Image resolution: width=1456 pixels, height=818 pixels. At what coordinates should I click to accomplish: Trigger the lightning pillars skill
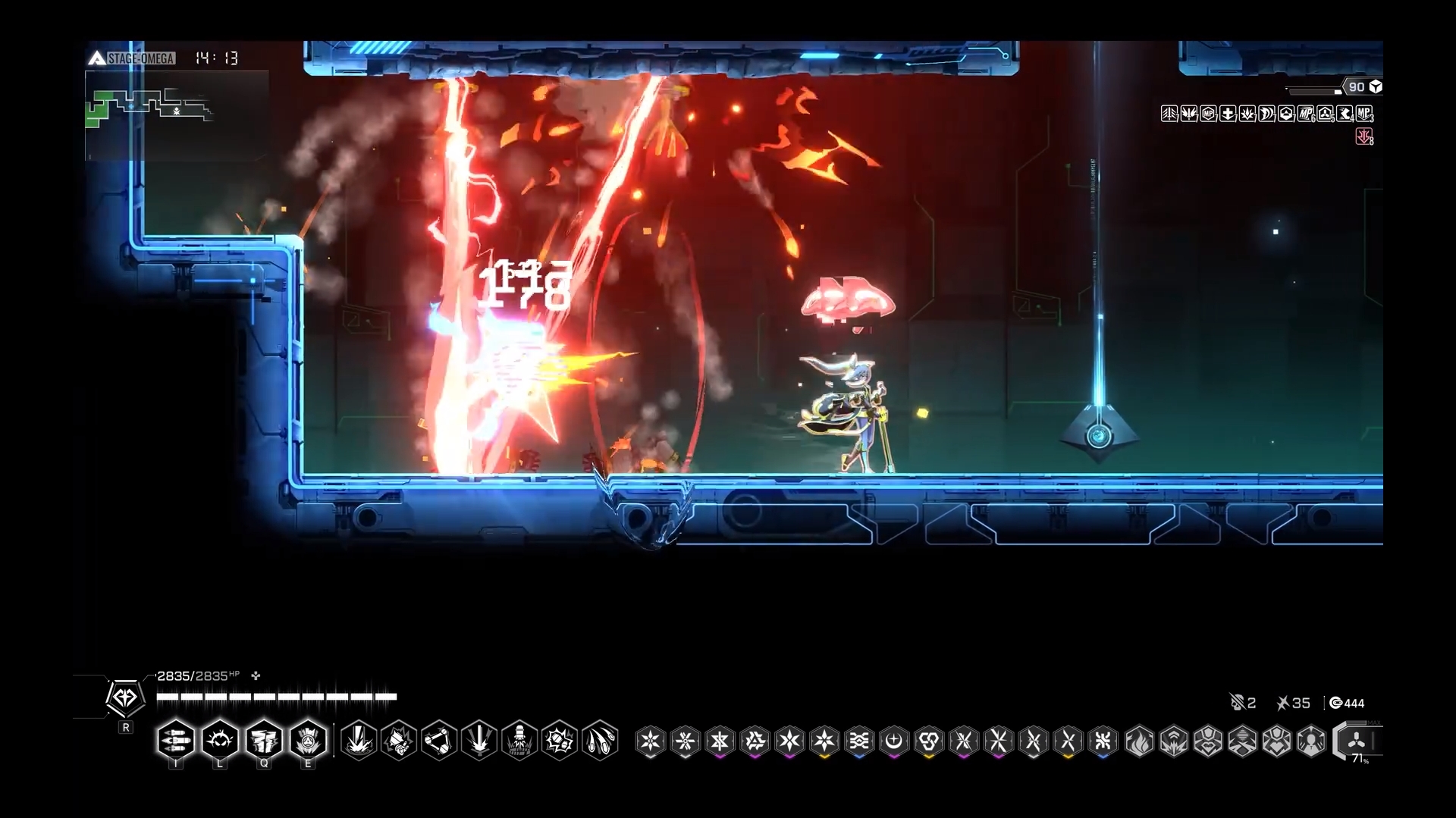point(264,741)
